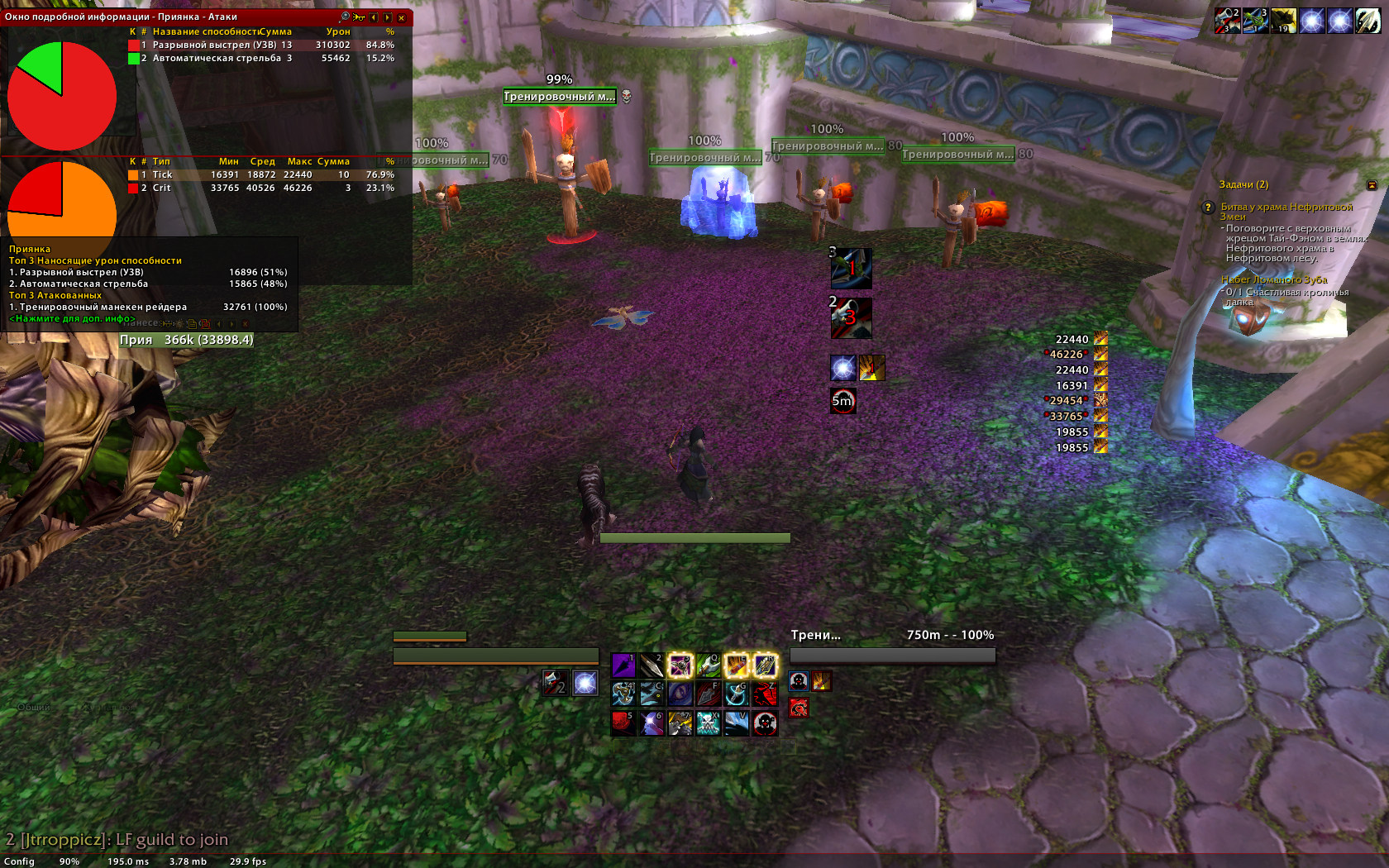Open the magnifying glass search in details window

345,17
